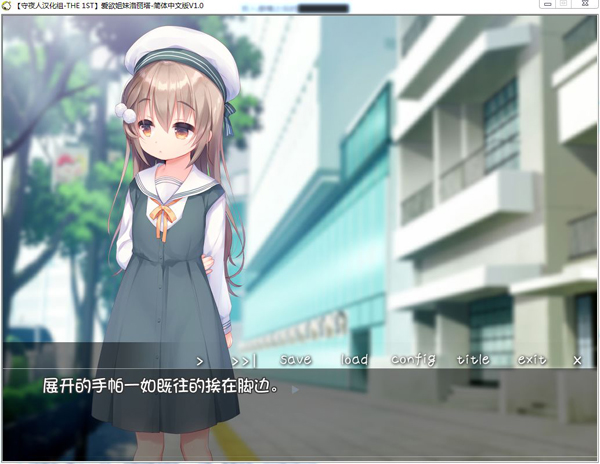Hide the dialogue box with the x button
Viewport: 600px width, 464px height.
[577, 360]
